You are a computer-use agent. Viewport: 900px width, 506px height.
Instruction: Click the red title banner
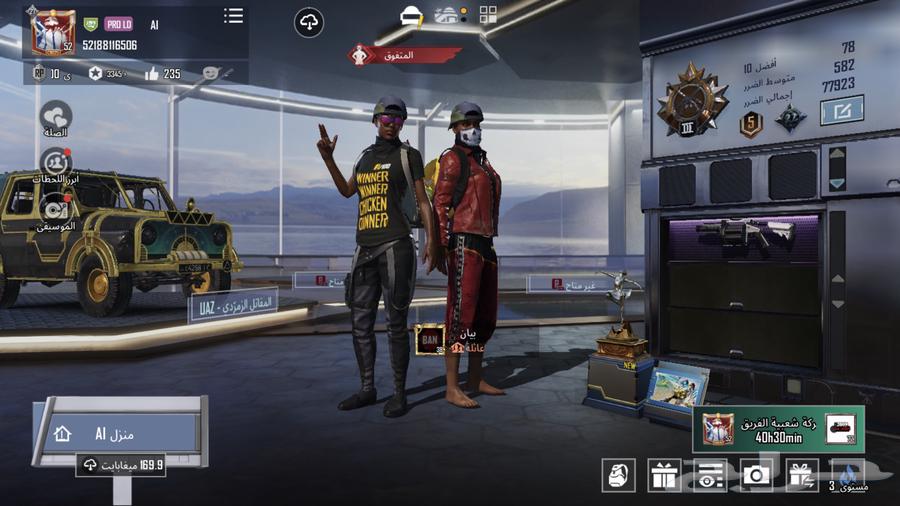[404, 55]
